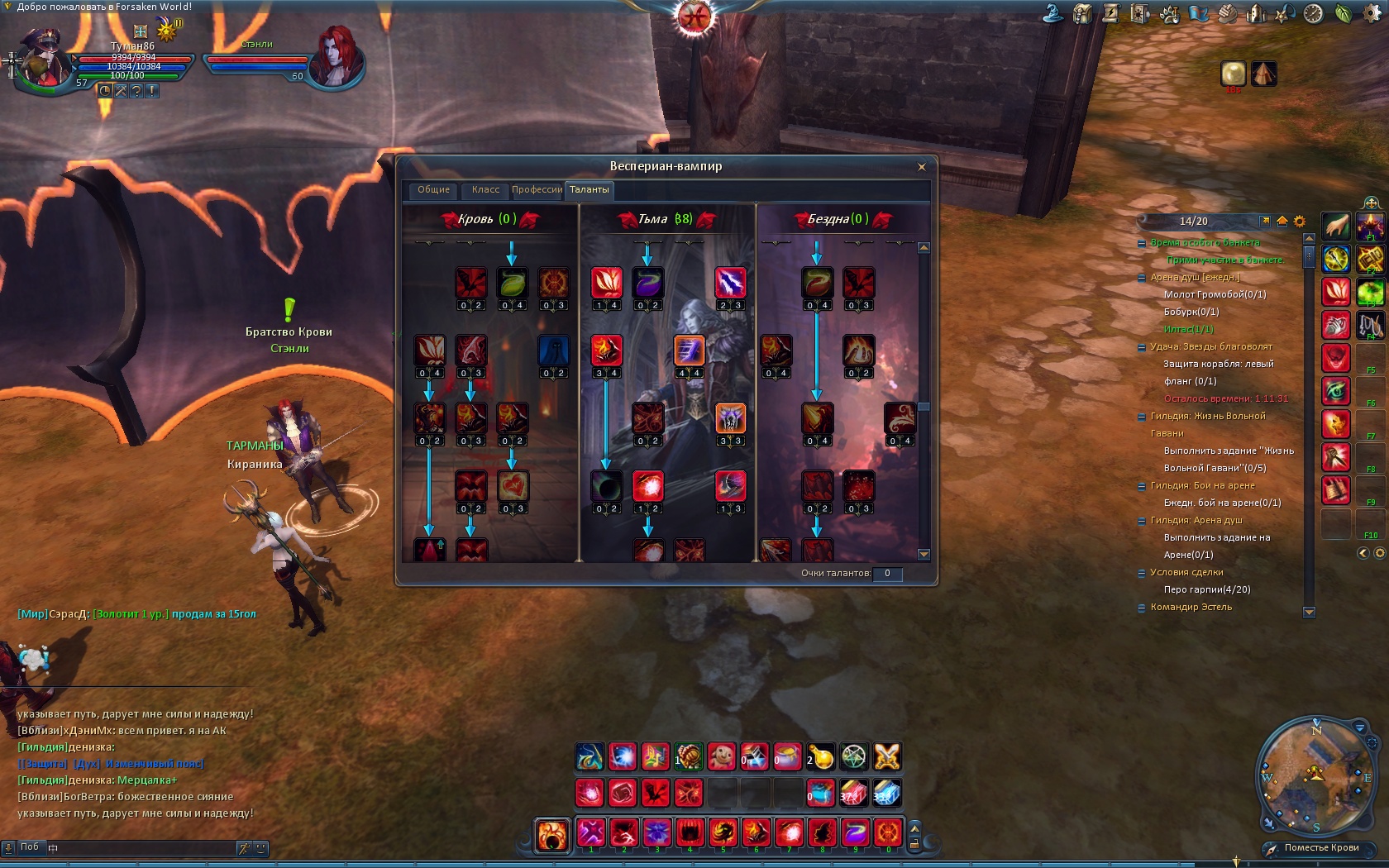Select the Таланты tab
This screenshot has width=1389, height=868.
coord(589,190)
